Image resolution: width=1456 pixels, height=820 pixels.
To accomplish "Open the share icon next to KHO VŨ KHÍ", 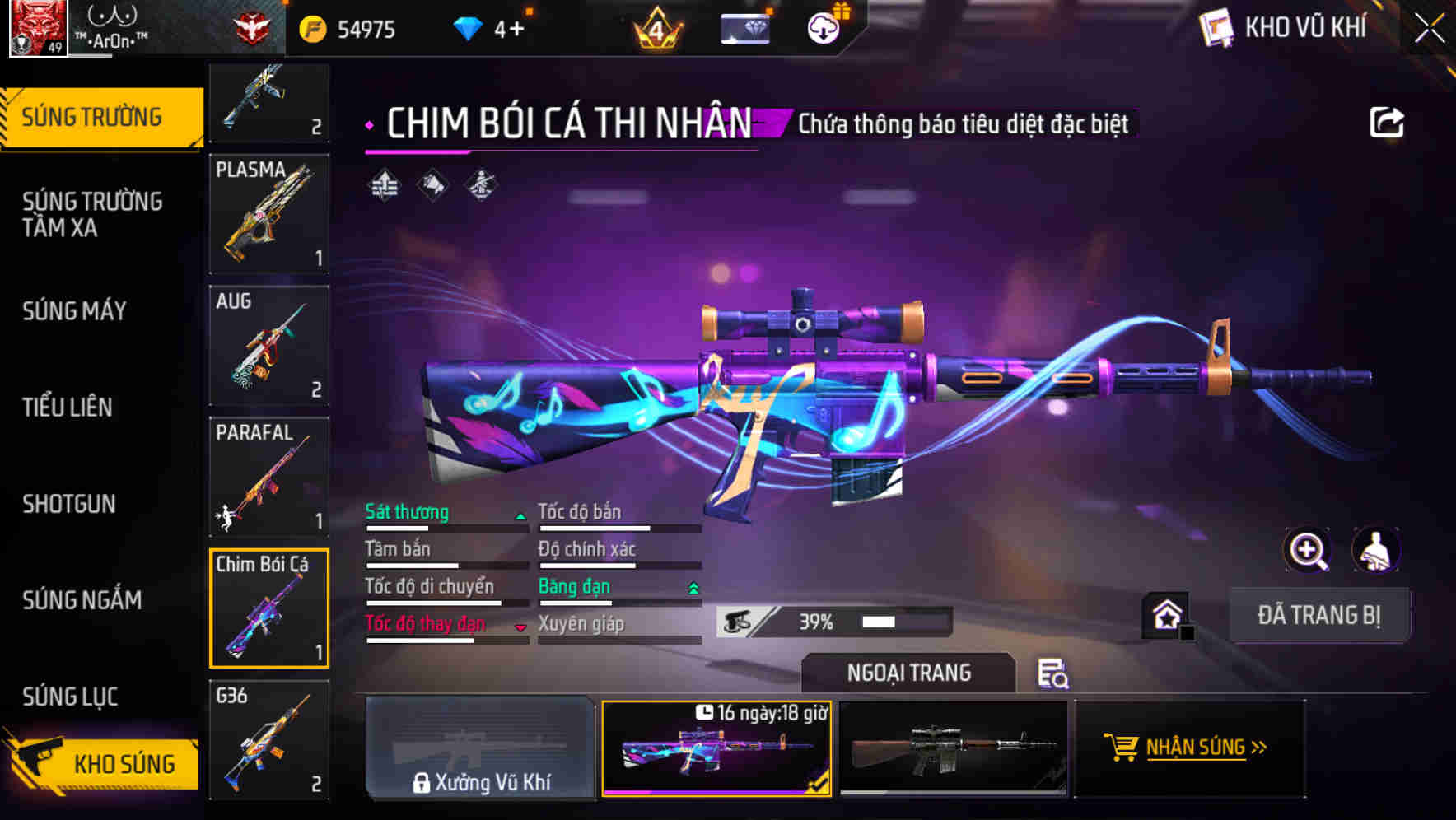I will pyautogui.click(x=1388, y=120).
